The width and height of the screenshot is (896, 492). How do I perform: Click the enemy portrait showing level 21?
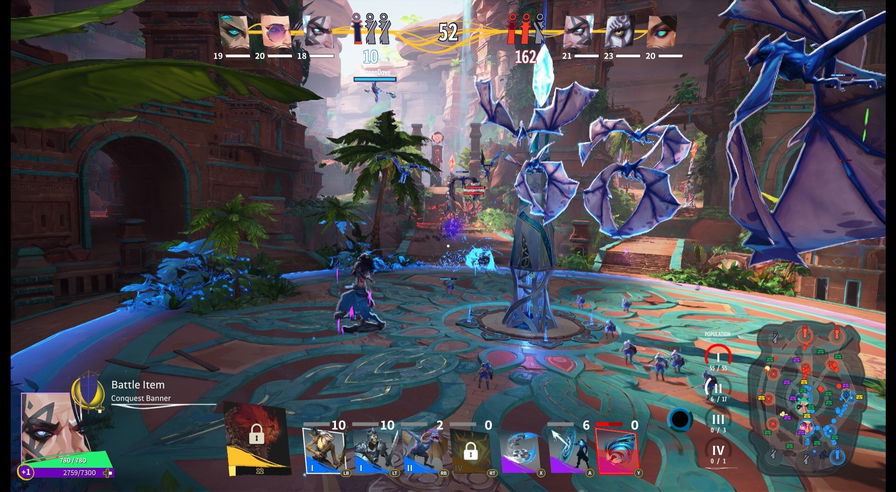578,31
